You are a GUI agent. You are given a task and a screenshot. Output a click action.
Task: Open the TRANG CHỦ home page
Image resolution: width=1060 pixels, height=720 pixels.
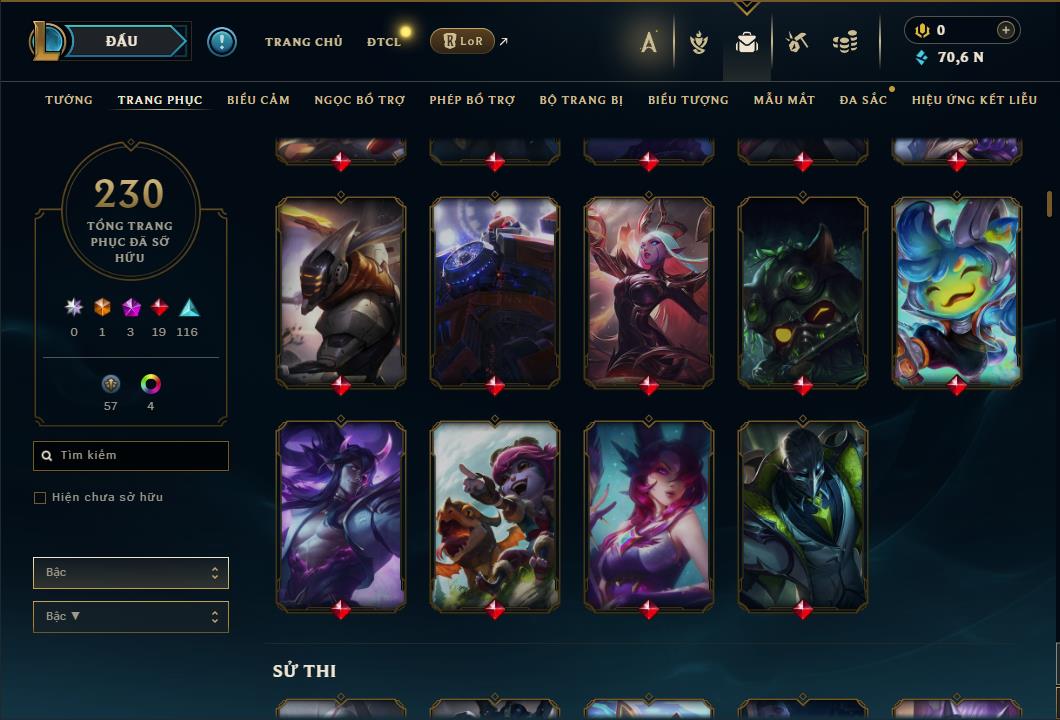coord(303,42)
